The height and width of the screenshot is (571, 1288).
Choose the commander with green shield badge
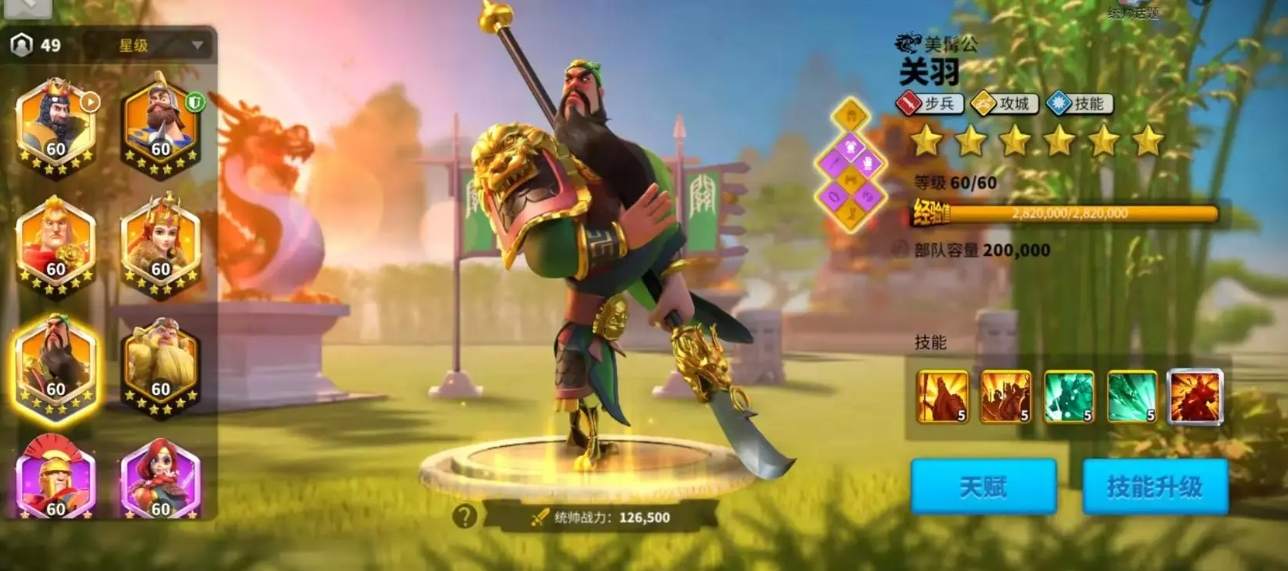click(161, 127)
